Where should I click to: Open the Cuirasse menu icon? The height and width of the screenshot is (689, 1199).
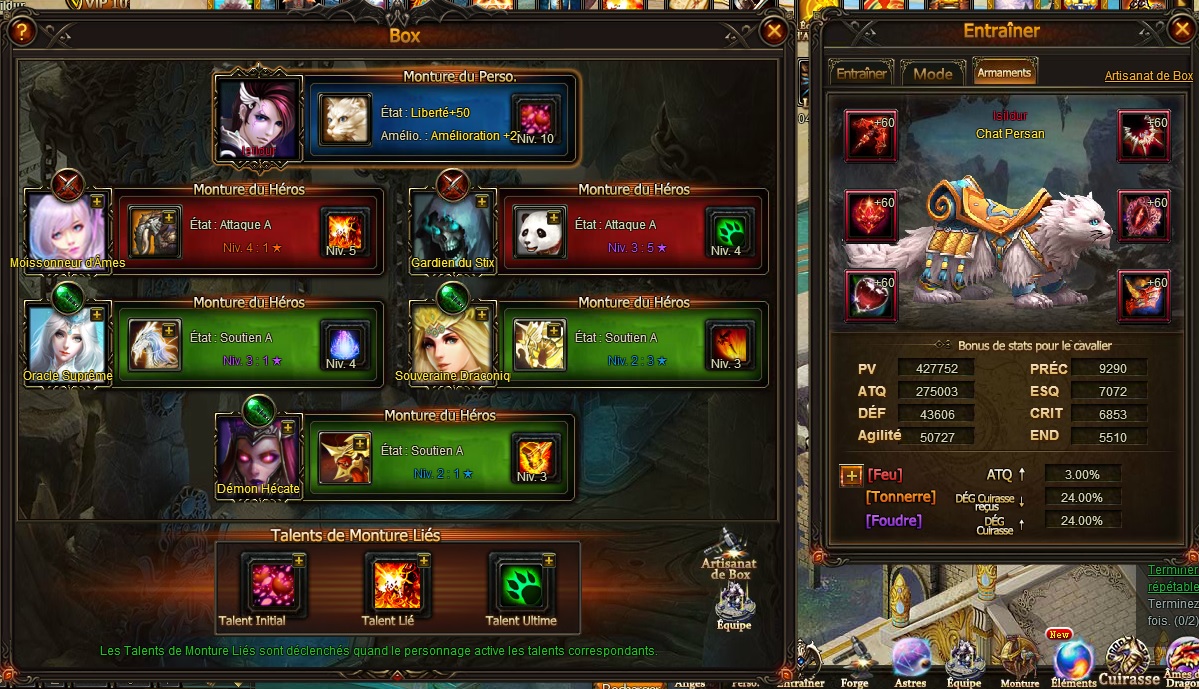coord(1127,660)
